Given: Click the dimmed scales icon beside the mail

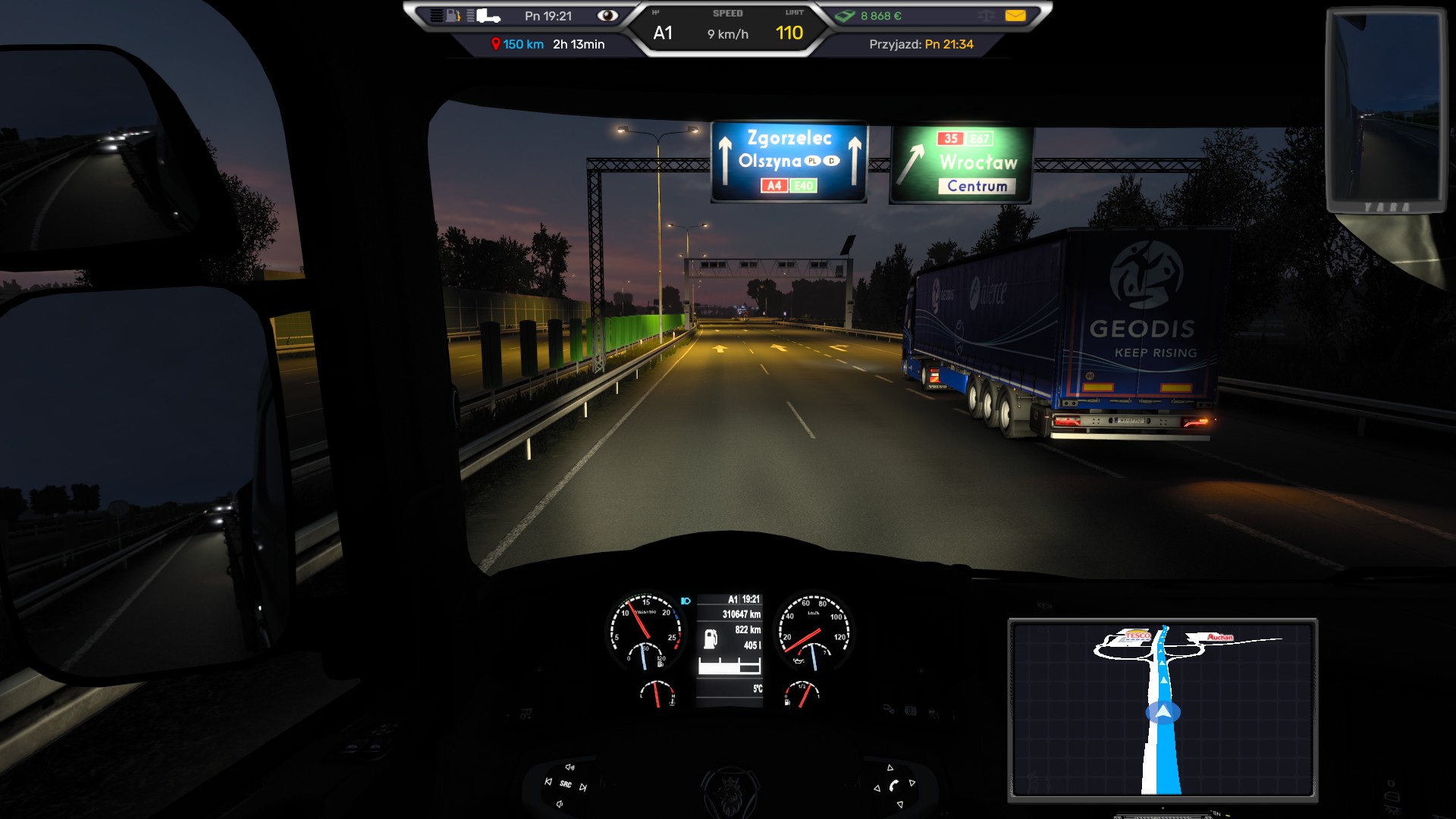Looking at the screenshot, I should (x=986, y=16).
